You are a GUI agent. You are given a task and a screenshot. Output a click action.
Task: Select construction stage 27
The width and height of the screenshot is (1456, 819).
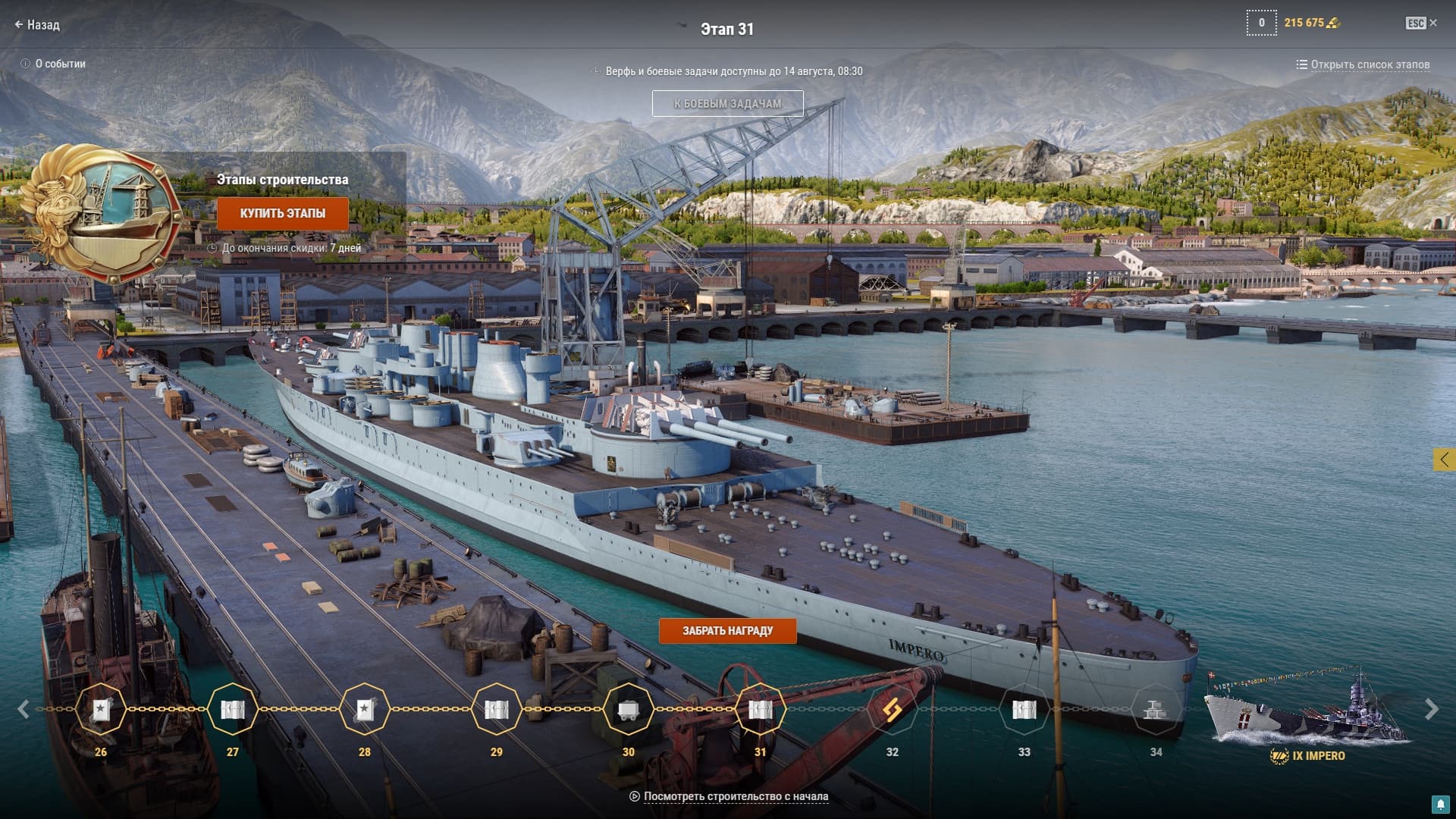point(233,710)
